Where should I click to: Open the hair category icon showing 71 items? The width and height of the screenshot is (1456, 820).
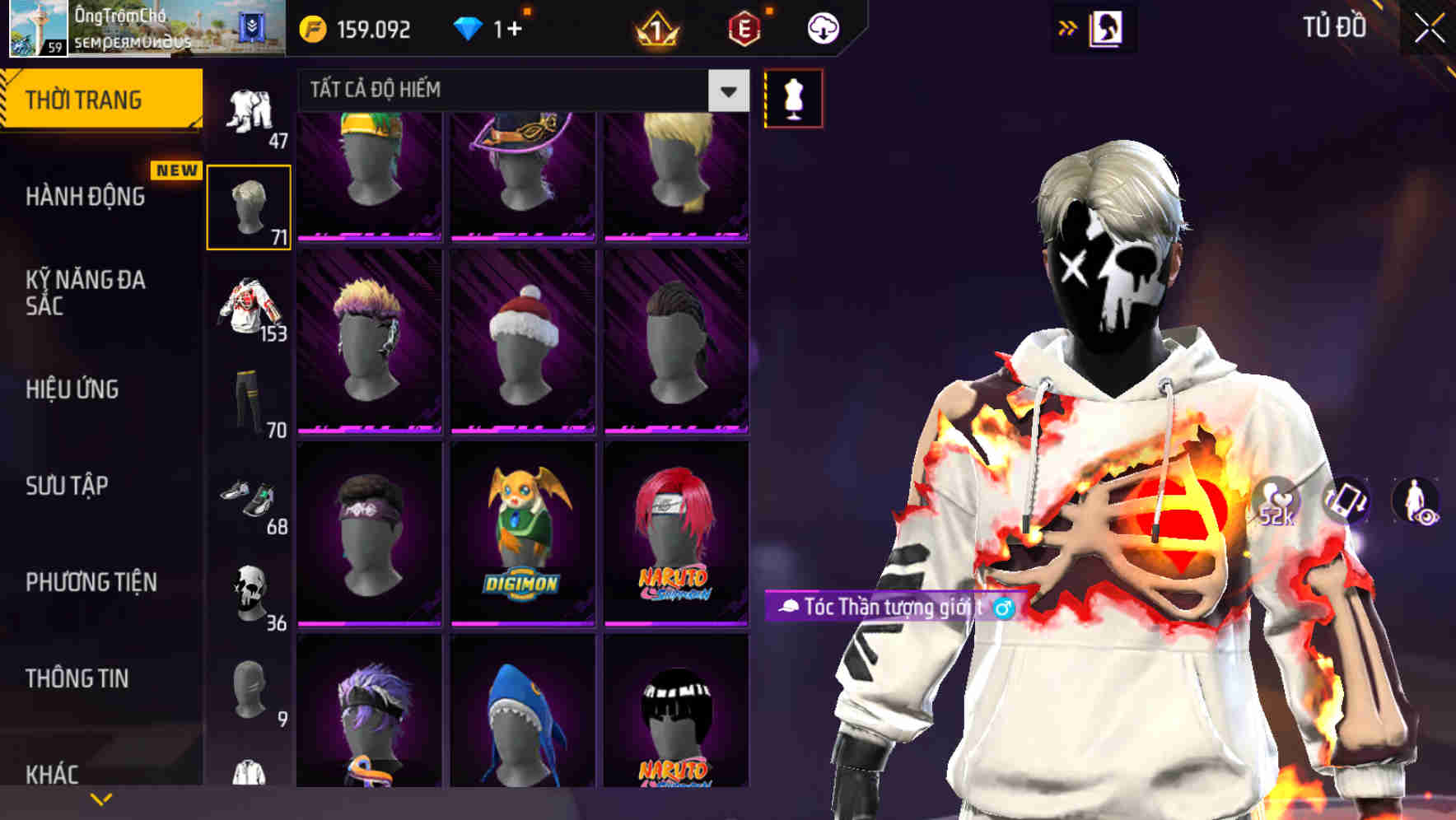pyautogui.click(x=249, y=202)
